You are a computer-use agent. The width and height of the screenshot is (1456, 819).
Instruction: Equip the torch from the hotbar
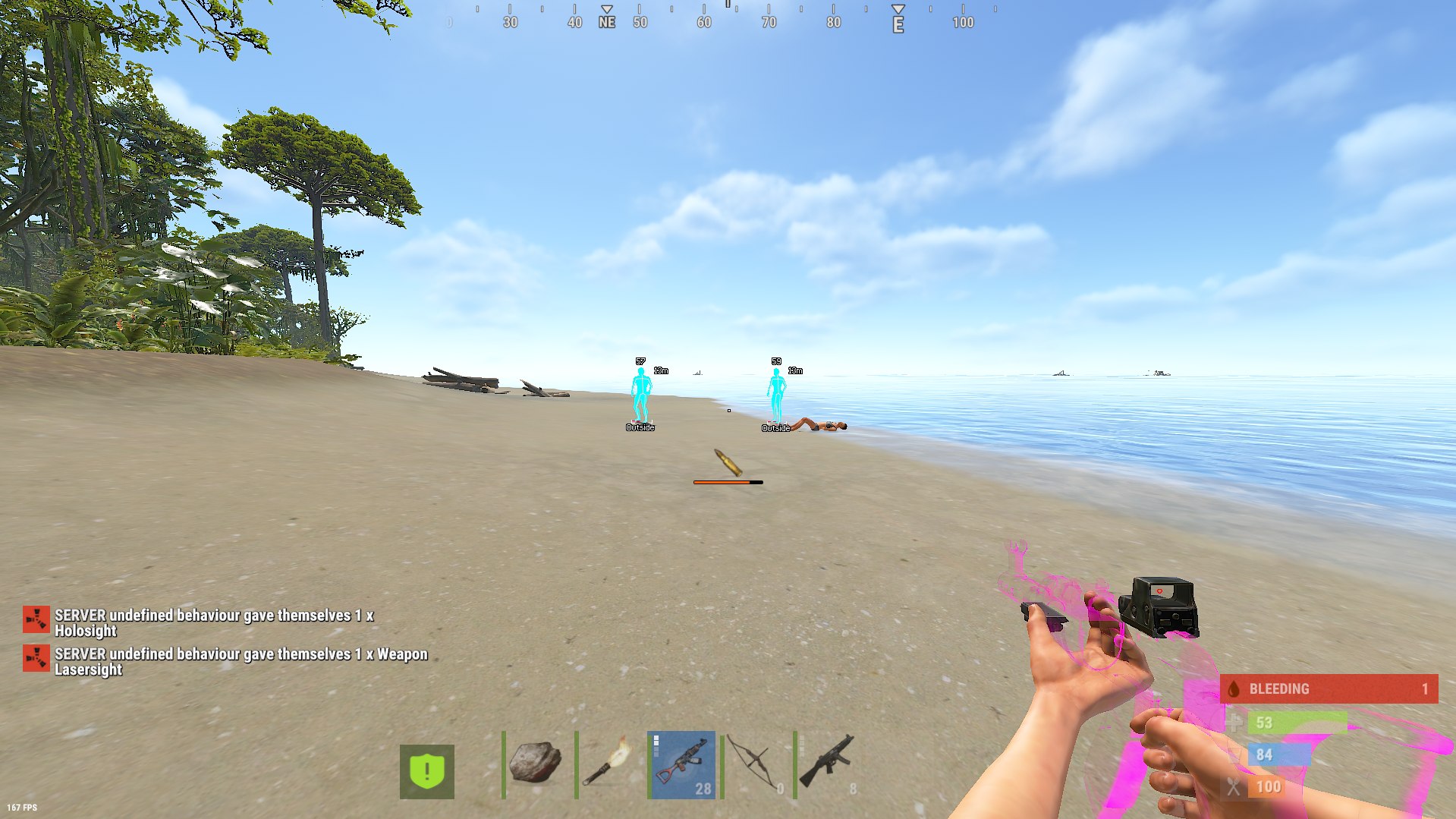tap(609, 764)
